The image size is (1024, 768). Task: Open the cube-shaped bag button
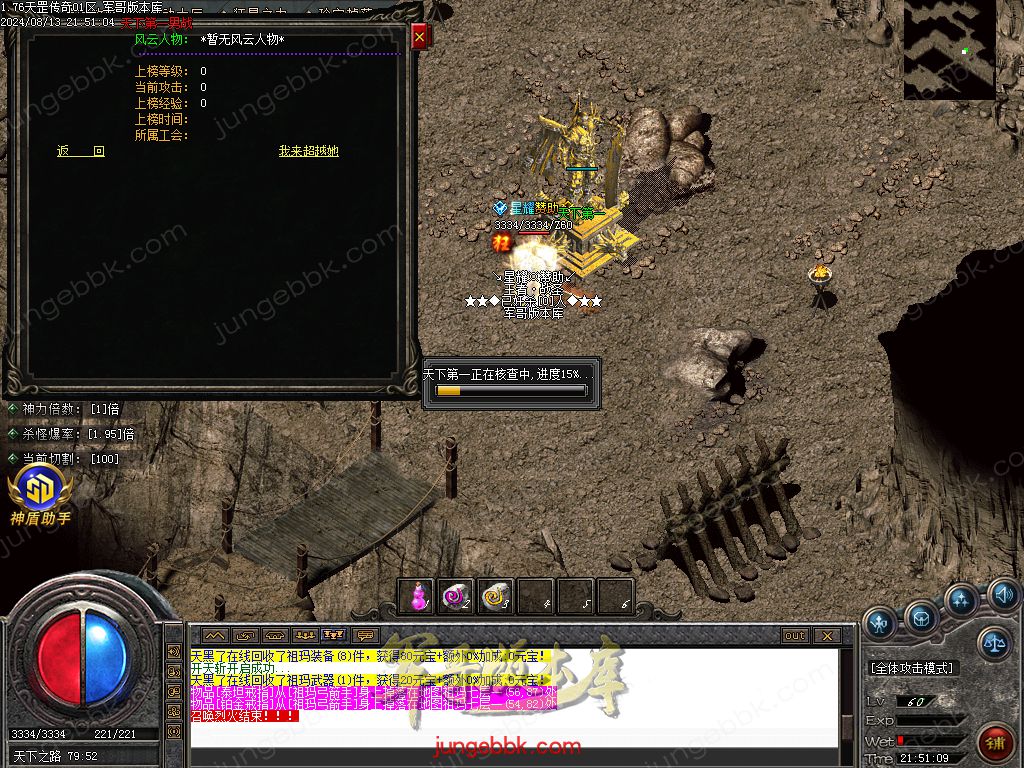click(921, 619)
